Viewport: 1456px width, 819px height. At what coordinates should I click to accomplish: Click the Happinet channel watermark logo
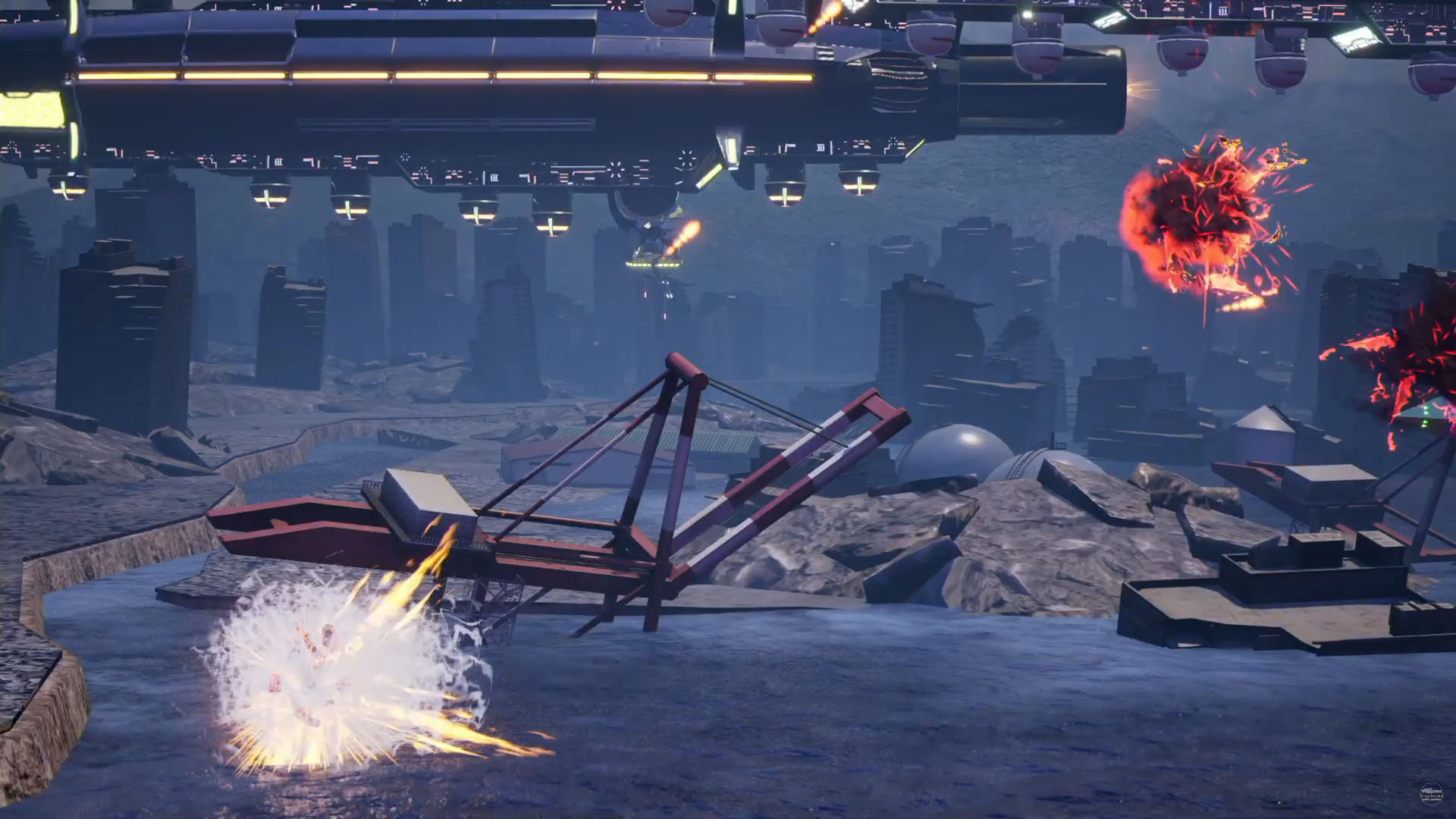coord(1431,793)
